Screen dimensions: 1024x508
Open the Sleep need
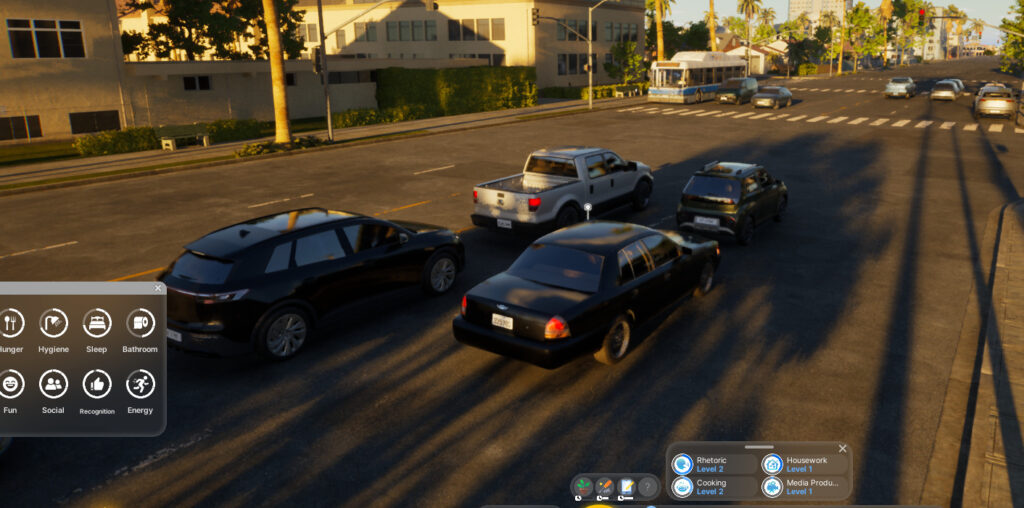tap(97, 323)
